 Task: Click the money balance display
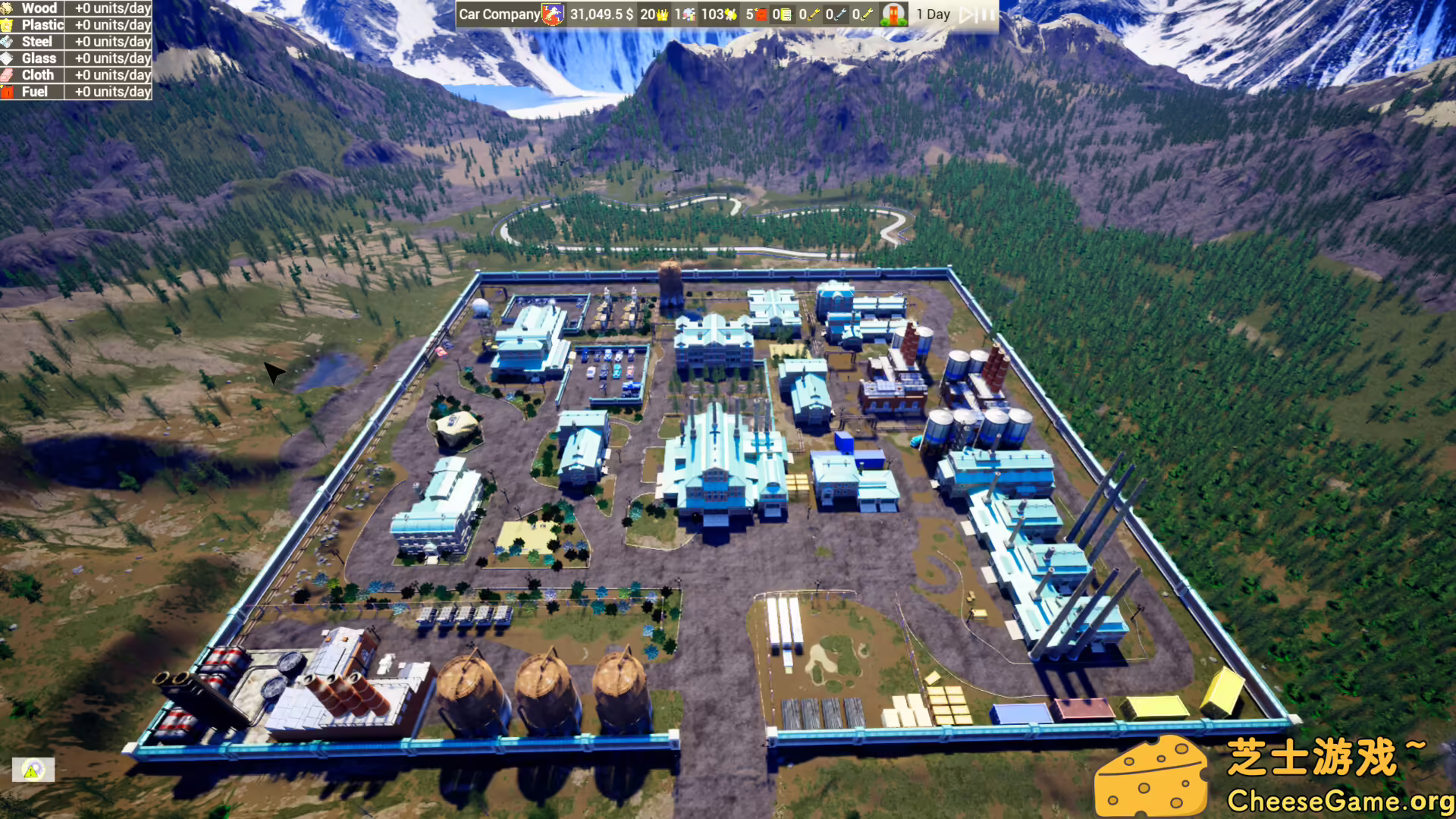(x=600, y=14)
